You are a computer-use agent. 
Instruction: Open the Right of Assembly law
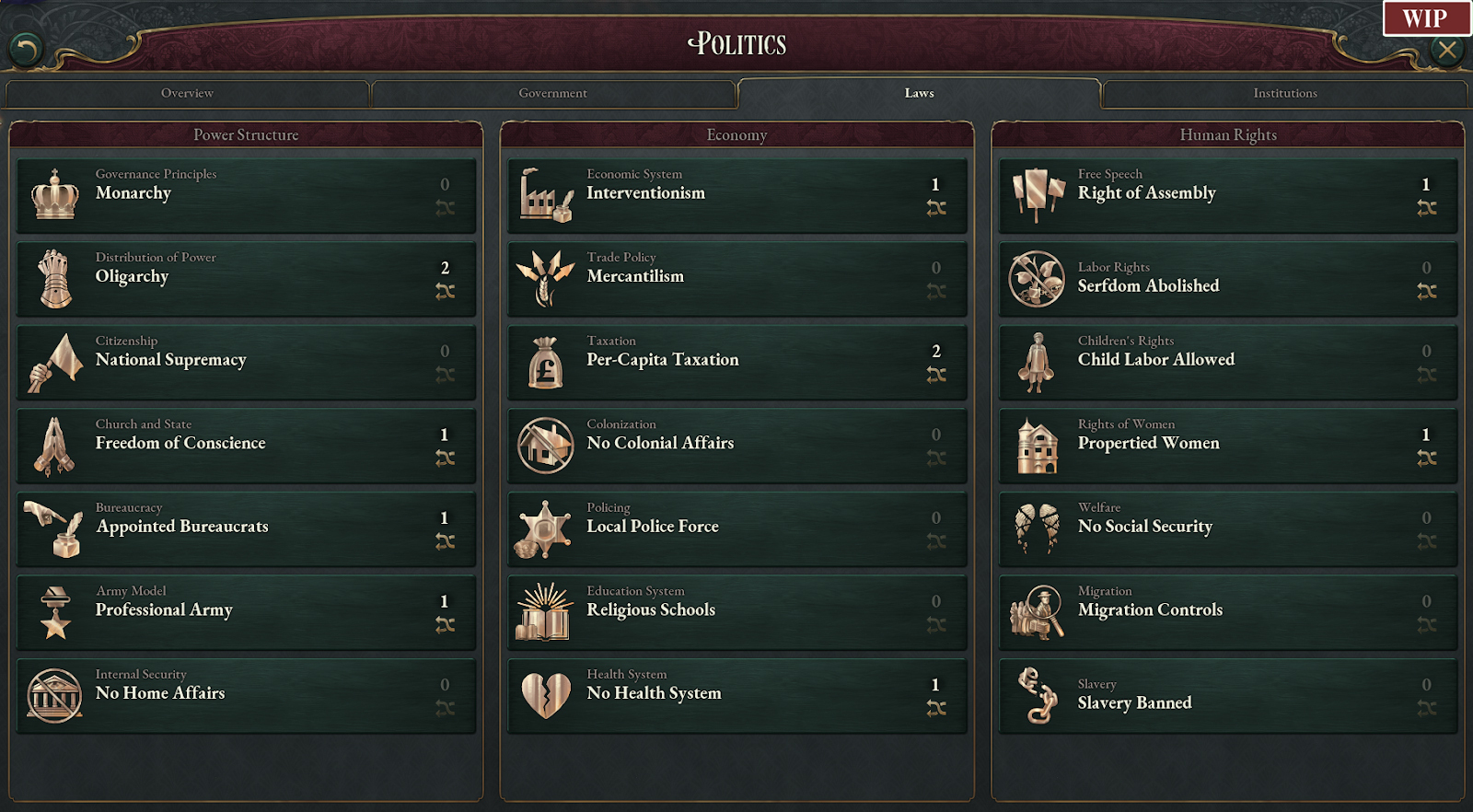[x=1228, y=195]
